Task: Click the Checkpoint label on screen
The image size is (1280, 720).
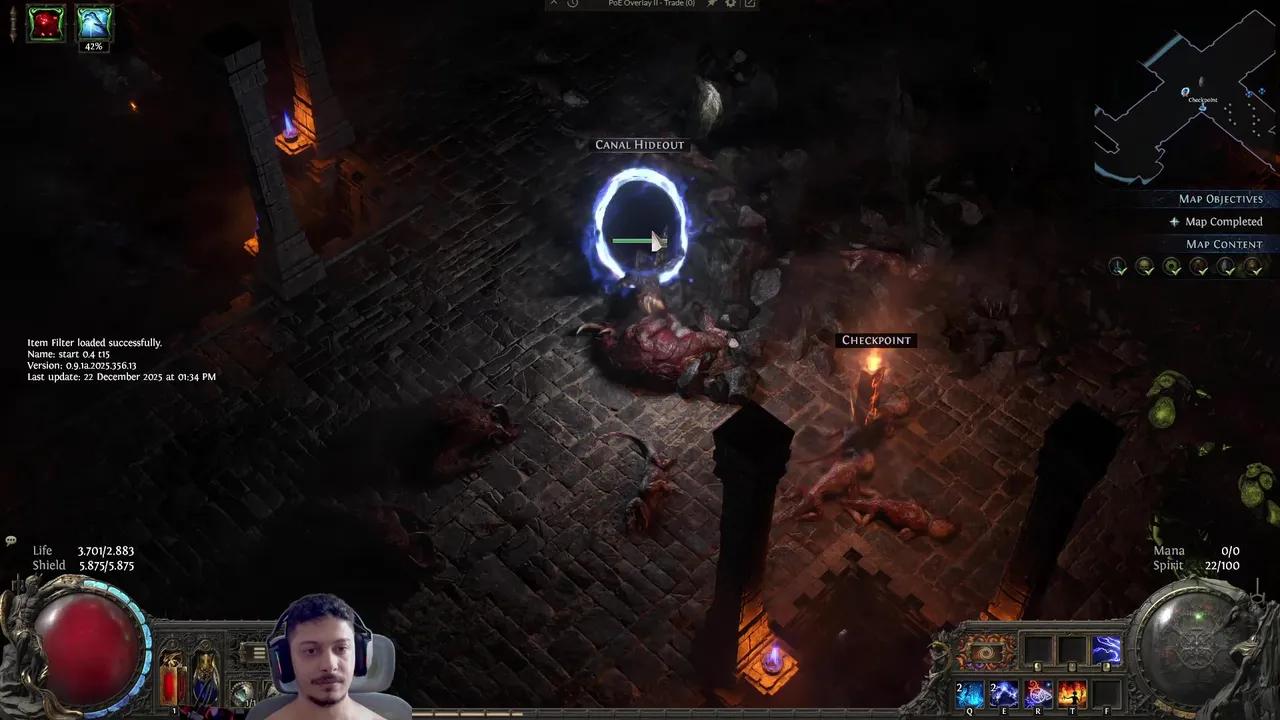Action: tap(876, 340)
